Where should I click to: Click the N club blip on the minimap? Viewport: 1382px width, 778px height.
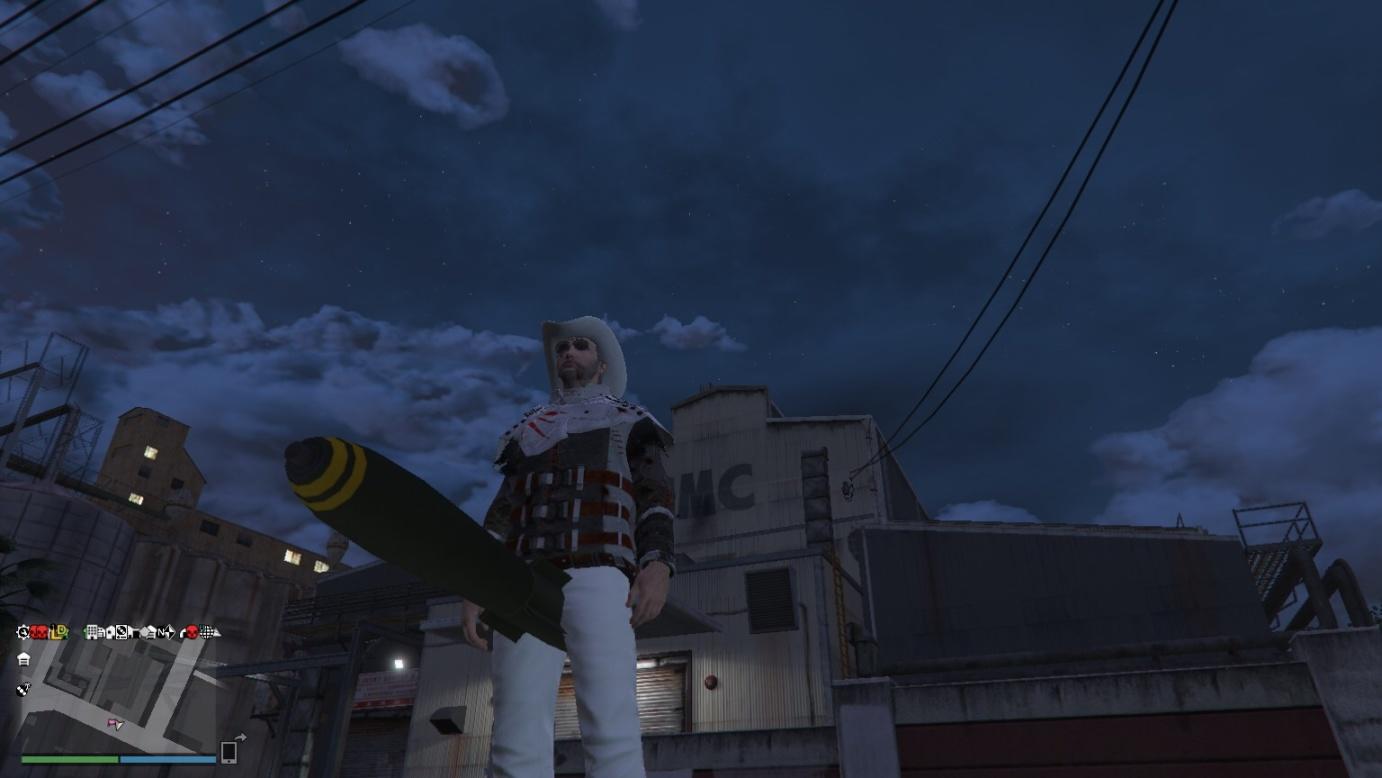pyautogui.click(x=161, y=632)
